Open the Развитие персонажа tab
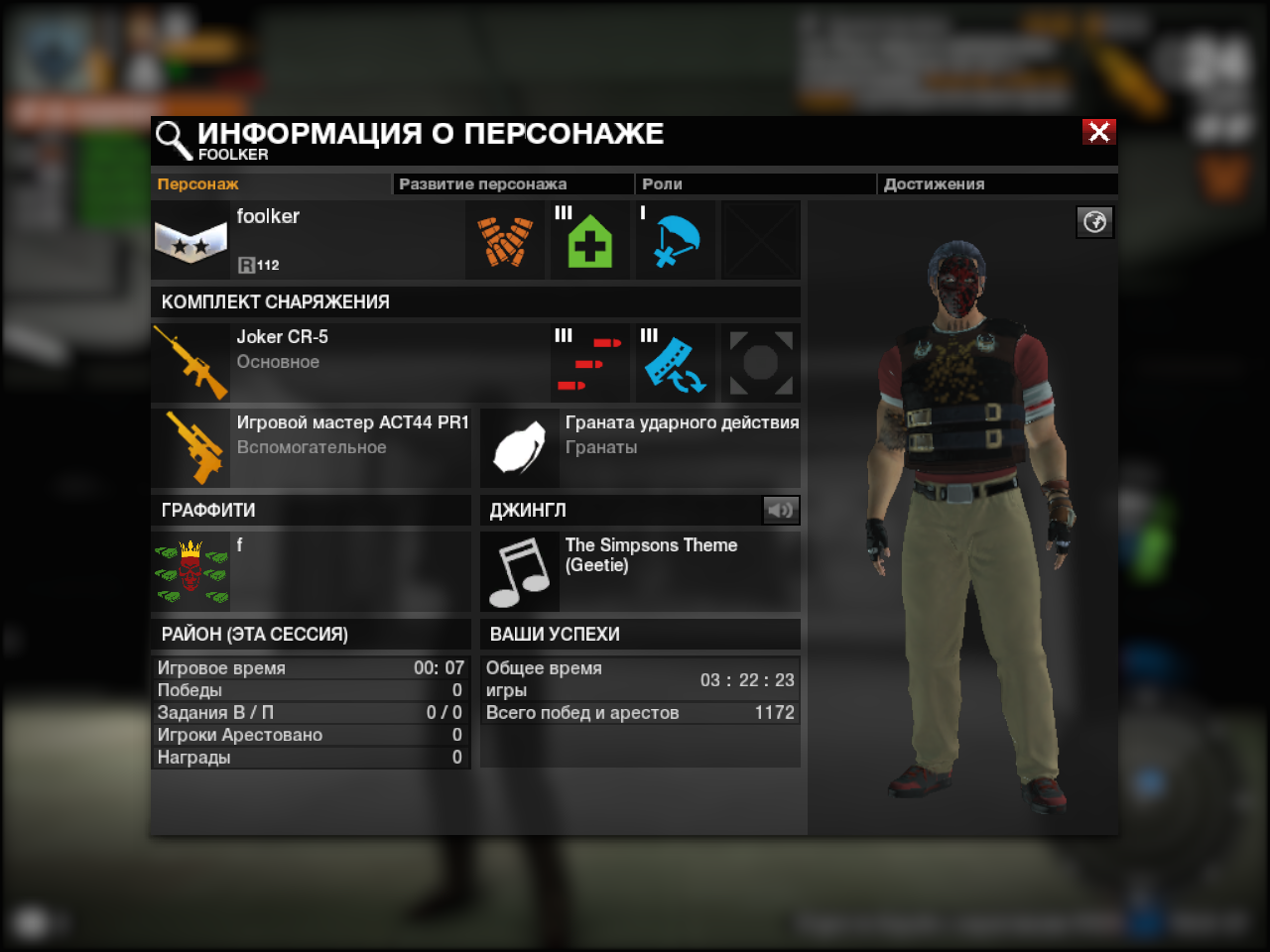Screen dimensions: 1270x952 pos(483,184)
